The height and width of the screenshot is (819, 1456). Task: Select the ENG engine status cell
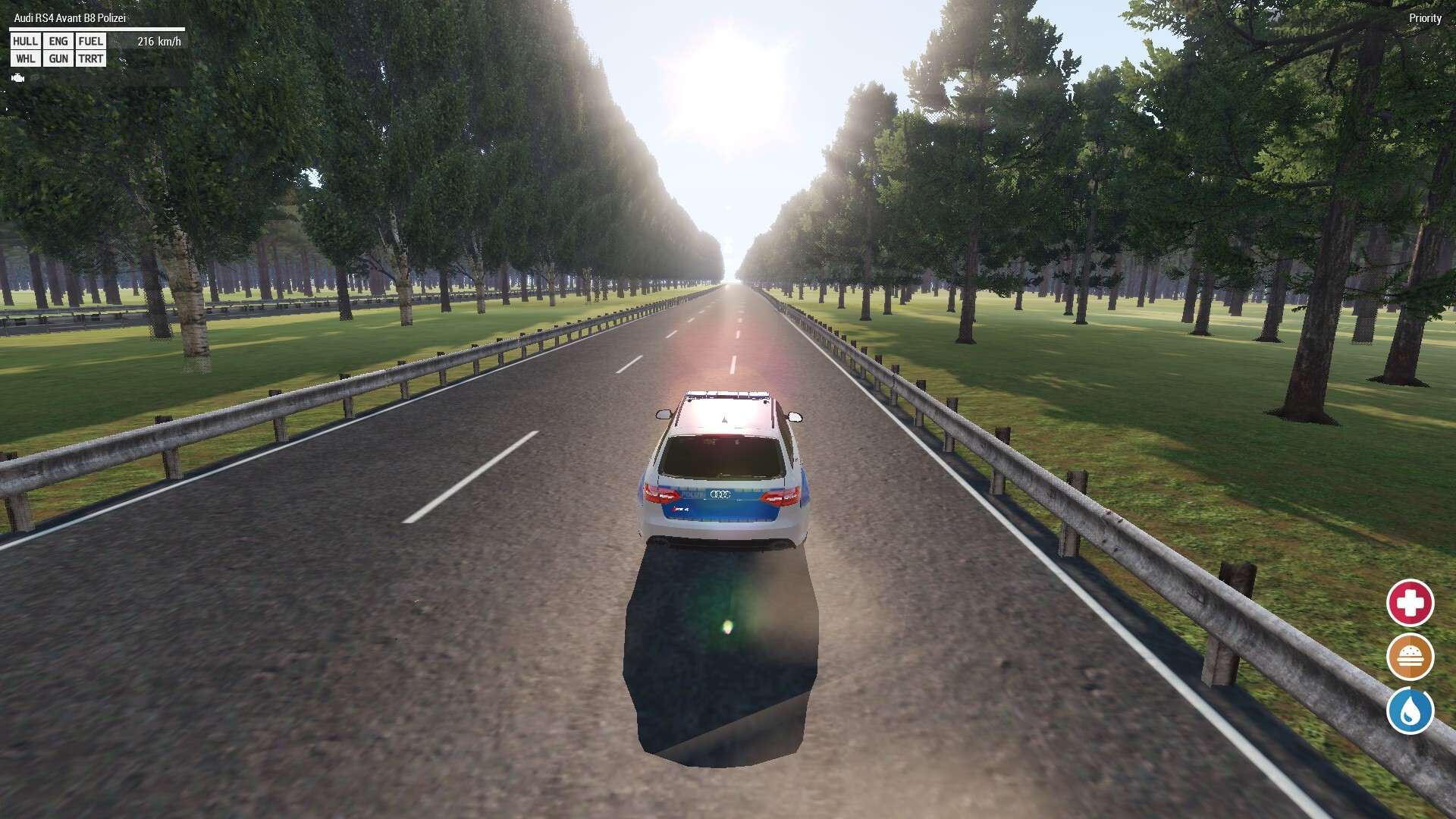tap(58, 41)
